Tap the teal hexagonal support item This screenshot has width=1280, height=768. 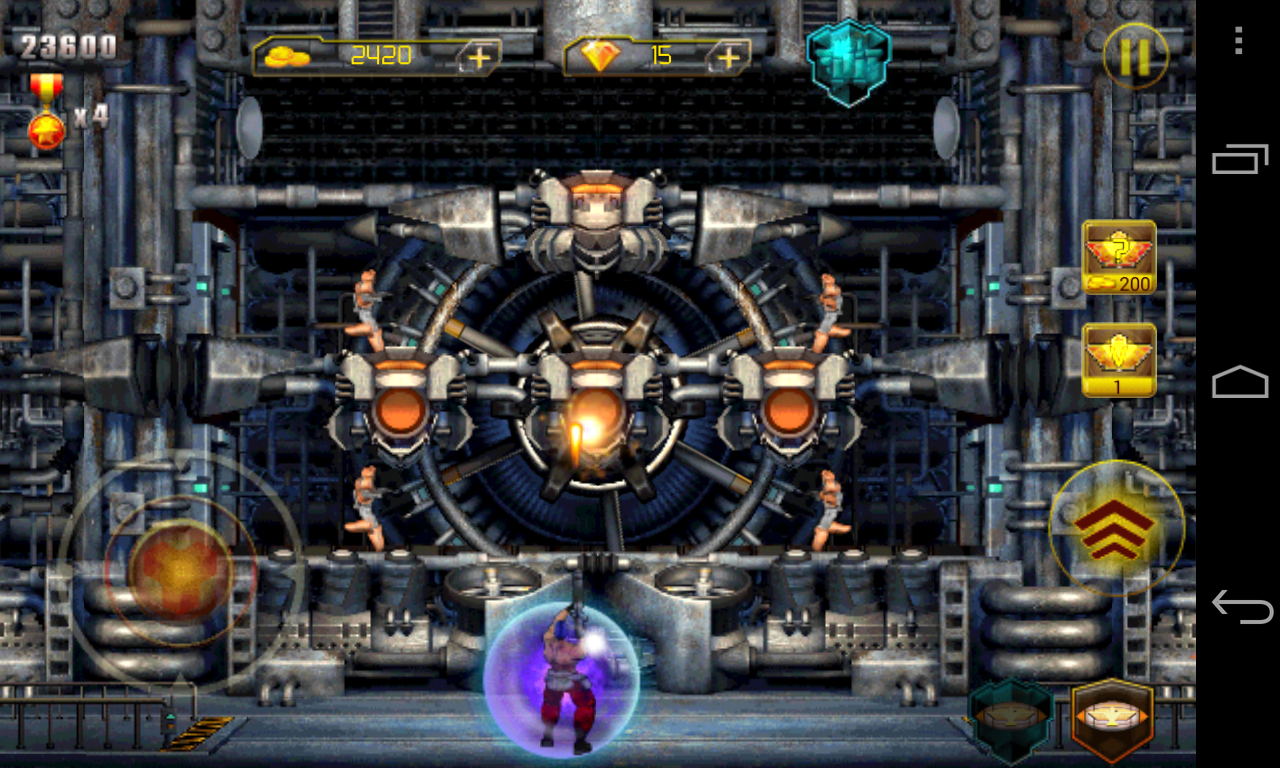(x=1009, y=716)
